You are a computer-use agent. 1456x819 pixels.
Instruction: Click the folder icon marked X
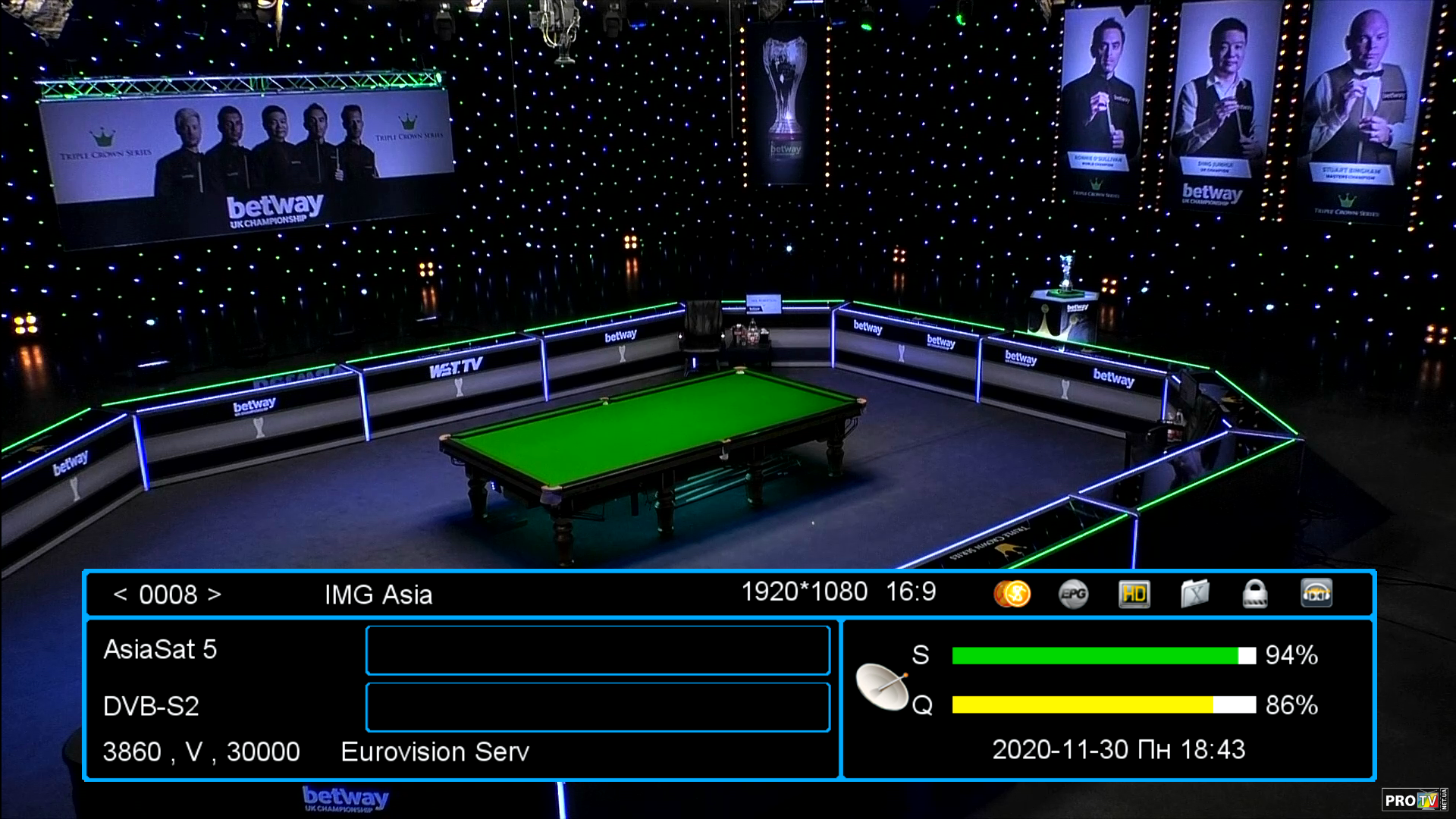pyautogui.click(x=1194, y=594)
